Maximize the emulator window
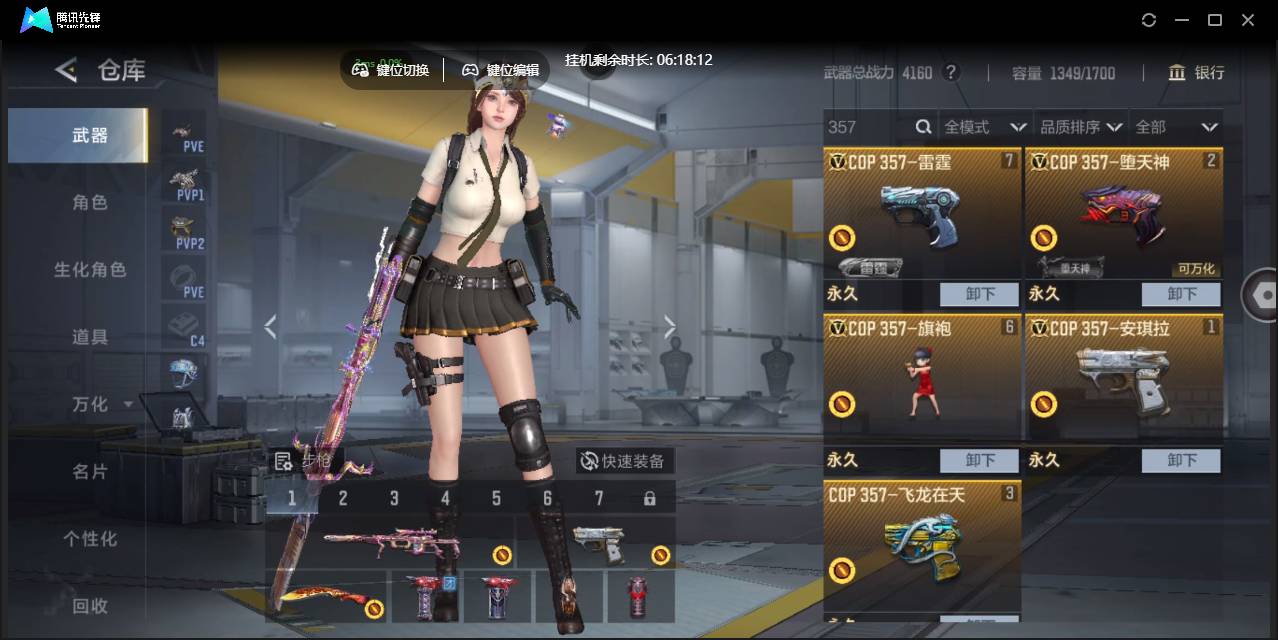Viewport: 1278px width, 640px height. [1215, 20]
